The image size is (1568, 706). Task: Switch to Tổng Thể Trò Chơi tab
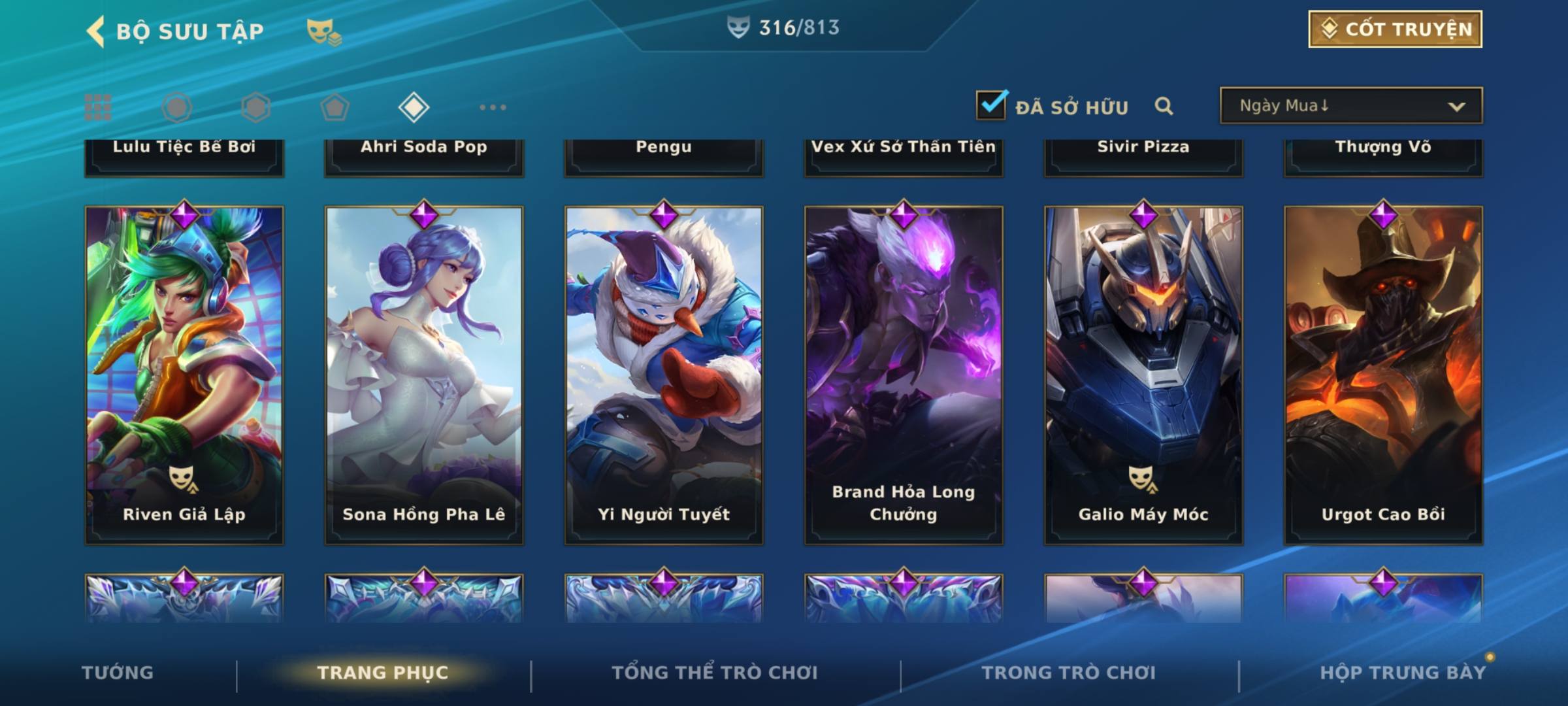(715, 673)
